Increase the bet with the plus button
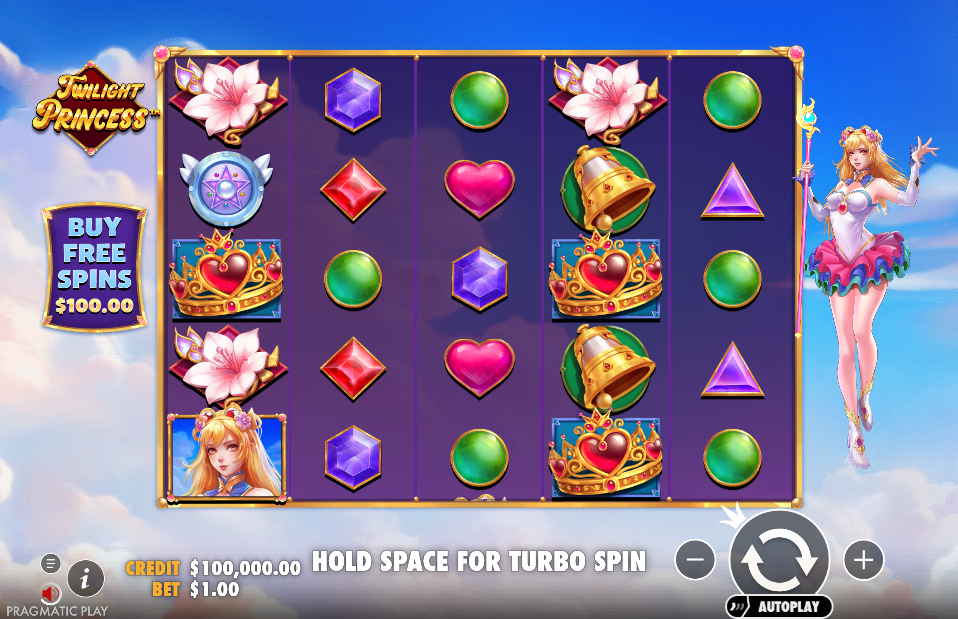958x619 pixels. click(x=863, y=560)
